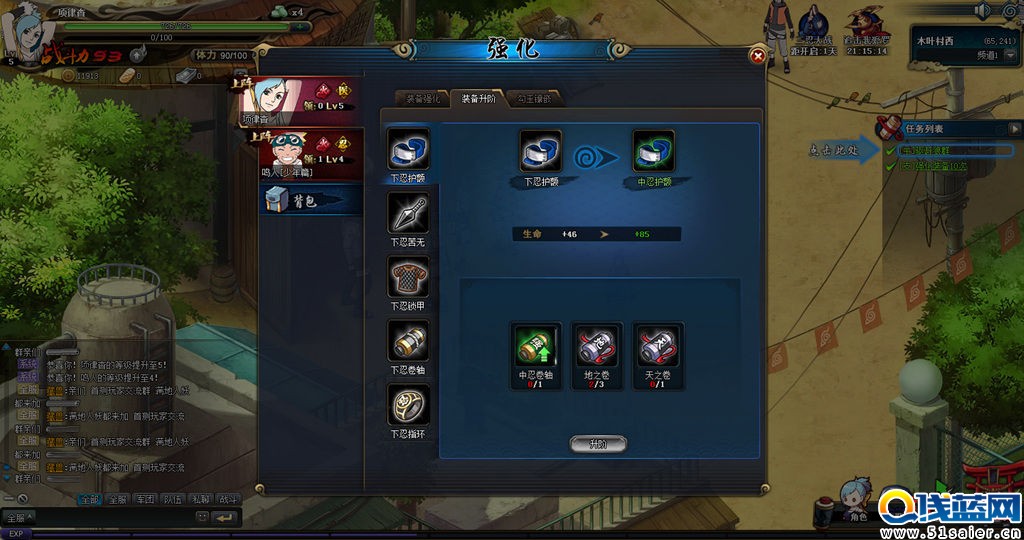Switch to the 装备强化 tab
The image size is (1024, 540).
(x=415, y=98)
